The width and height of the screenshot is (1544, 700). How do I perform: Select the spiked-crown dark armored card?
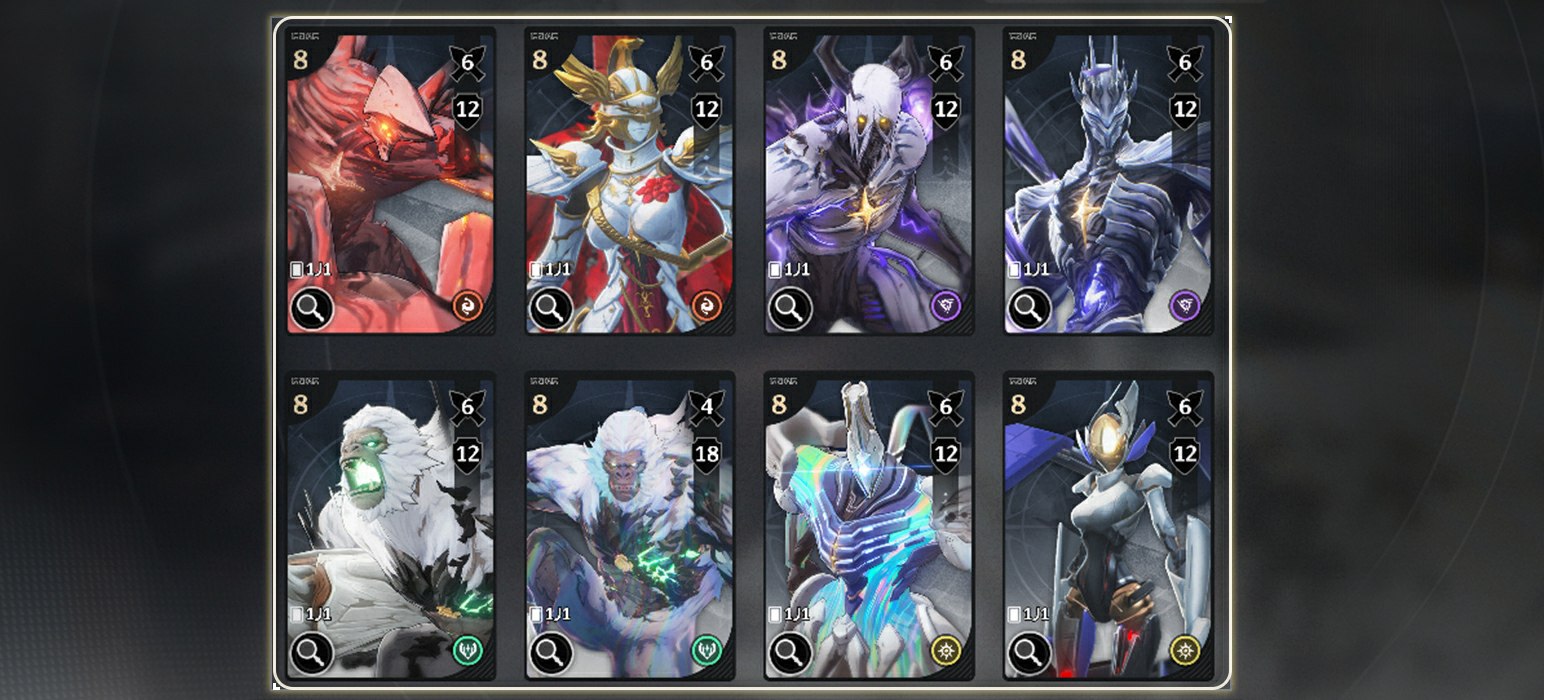point(1107,180)
